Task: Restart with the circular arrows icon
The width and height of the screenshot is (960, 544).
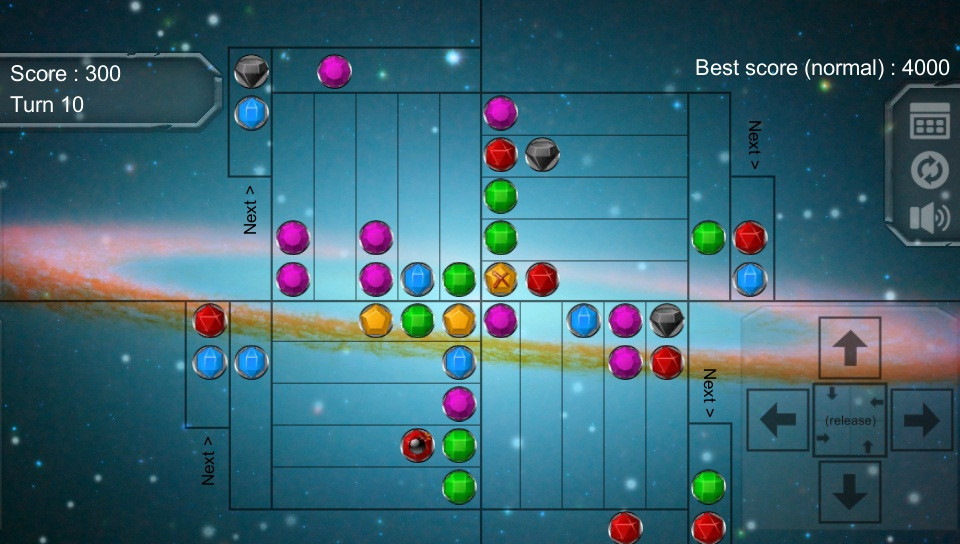Action: point(929,170)
